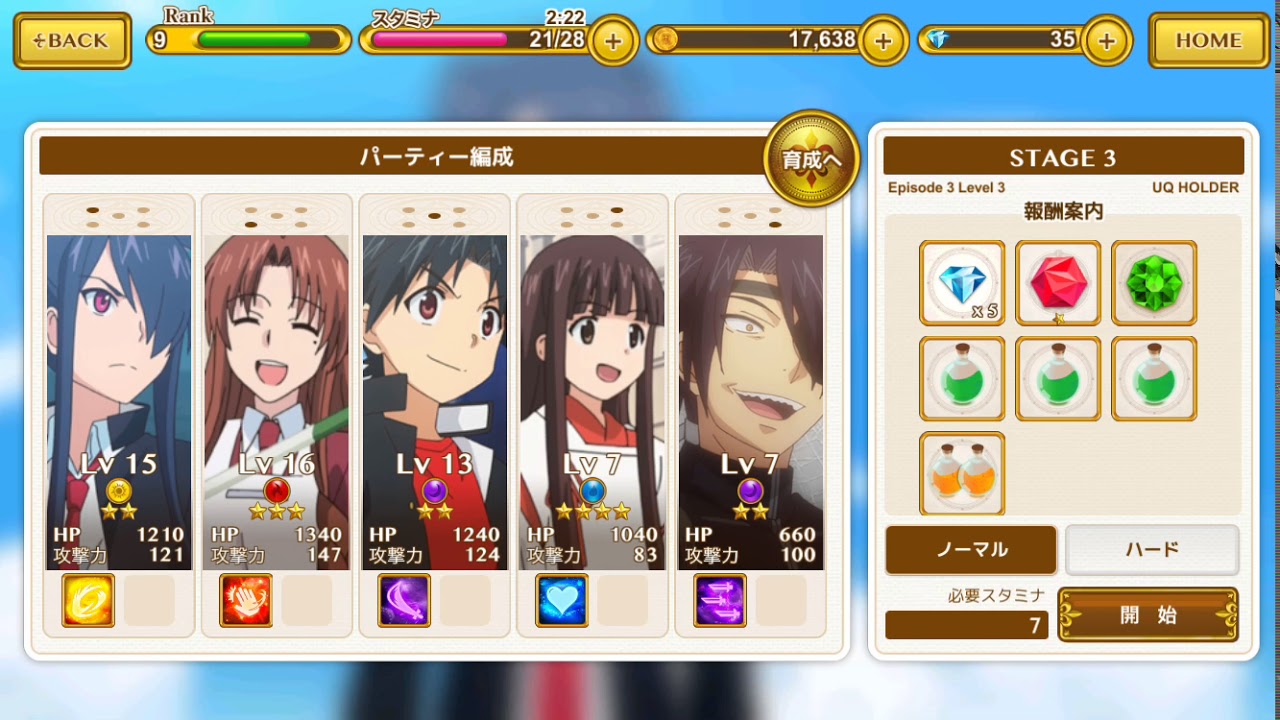Select the Lv 15 blue-haired character card
Viewport: 1280px width, 720px height.
click(119, 400)
